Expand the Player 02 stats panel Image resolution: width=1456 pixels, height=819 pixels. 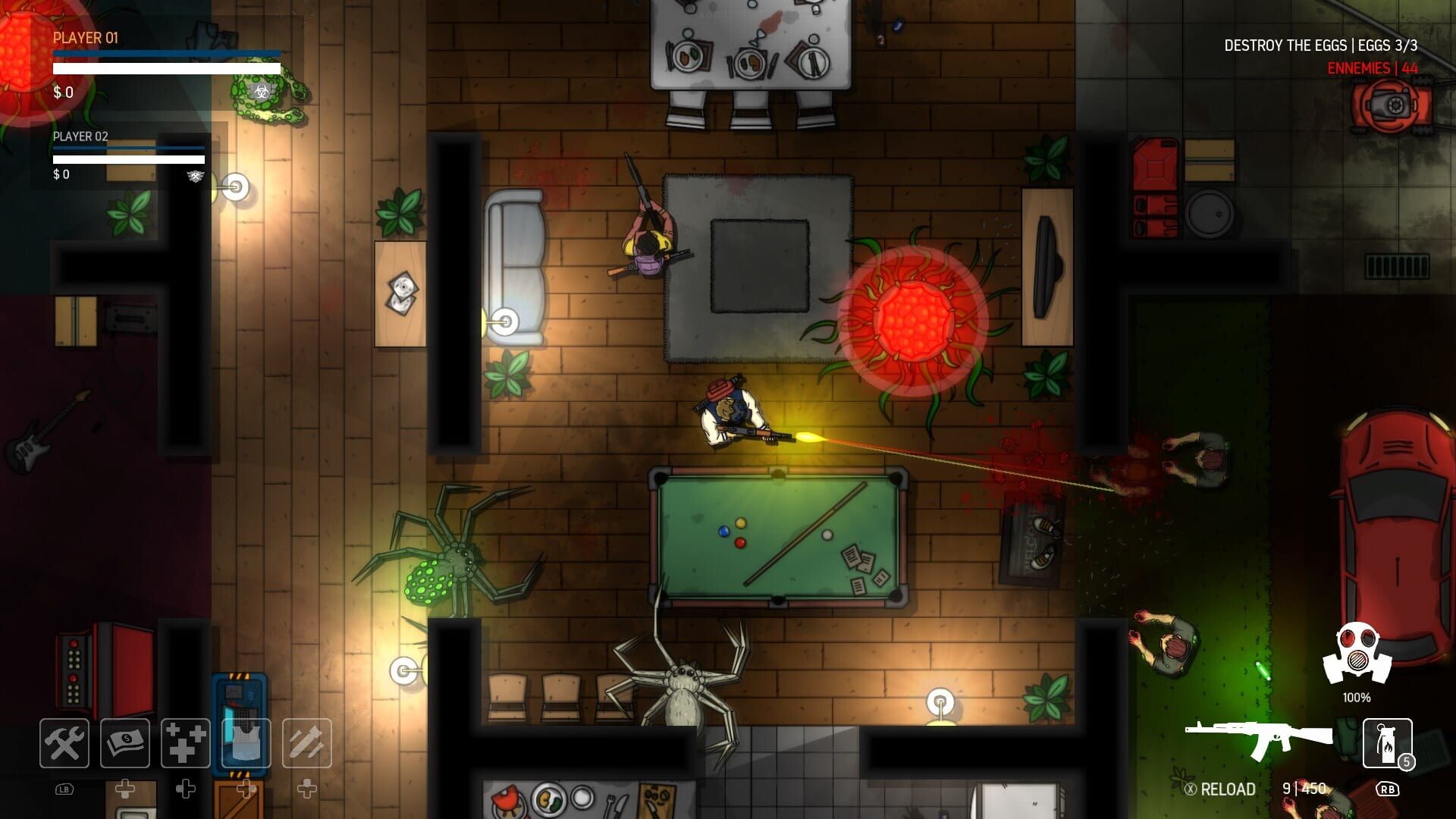(x=79, y=138)
